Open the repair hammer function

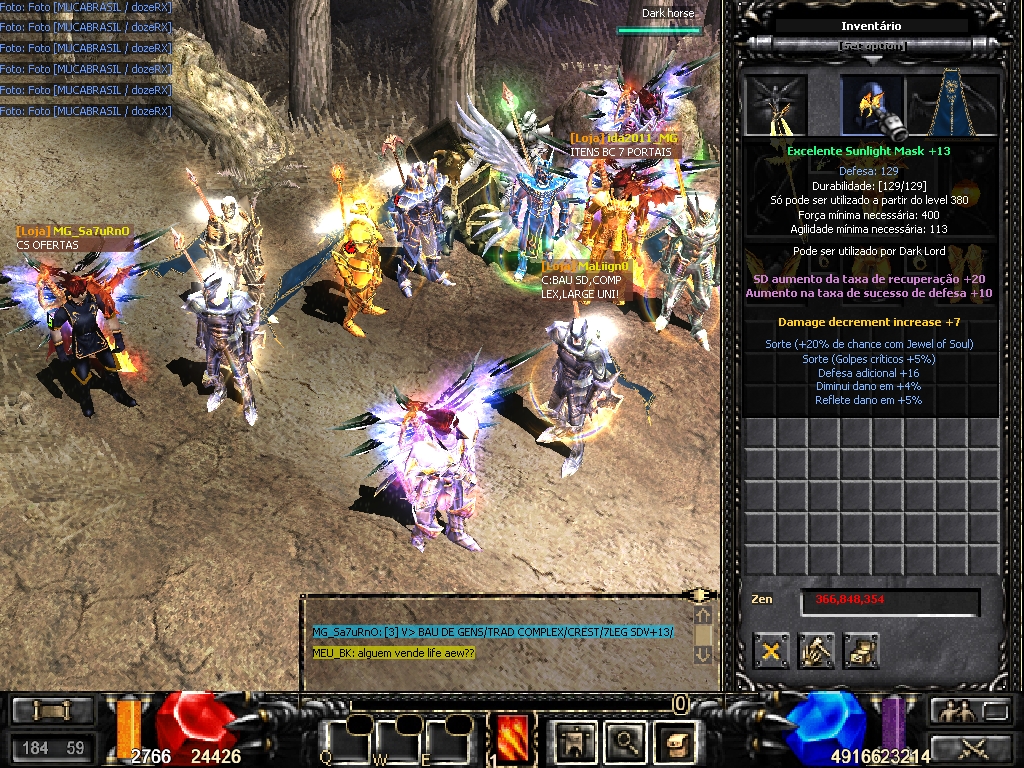816,651
